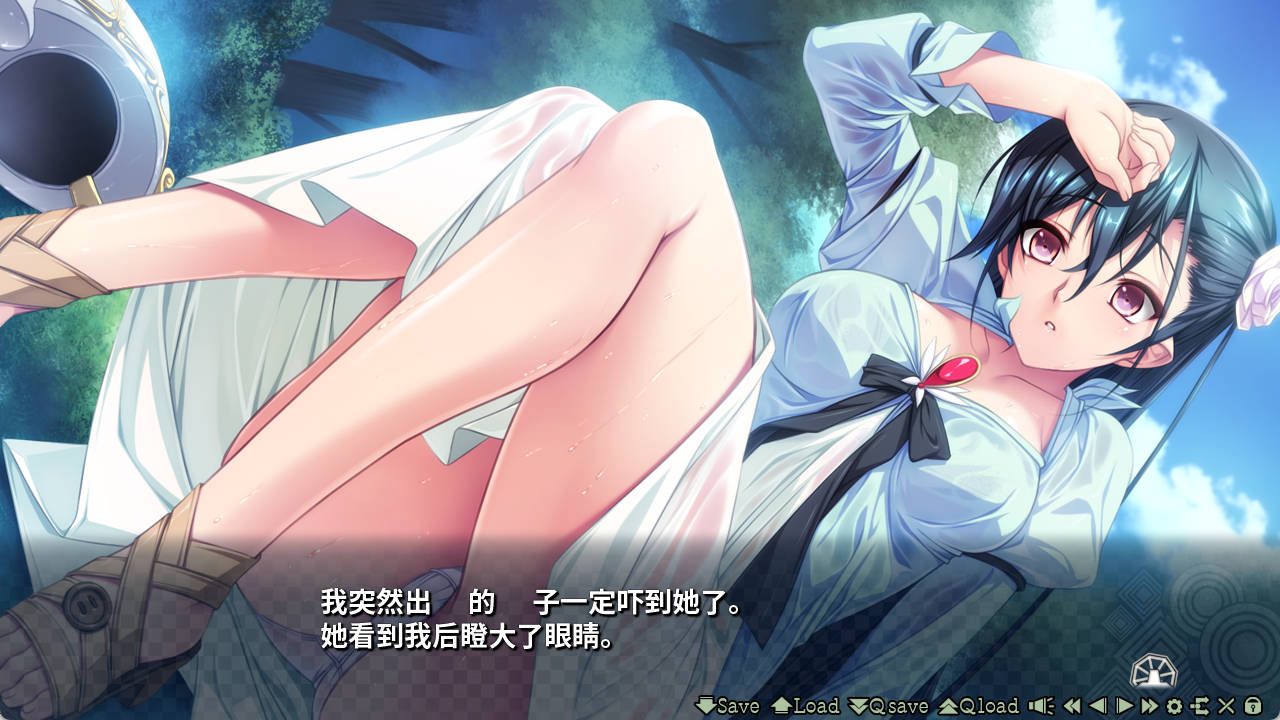This screenshot has height=720, width=1280.
Task: Click the double-left rewind arrows
Action: coord(1072,706)
